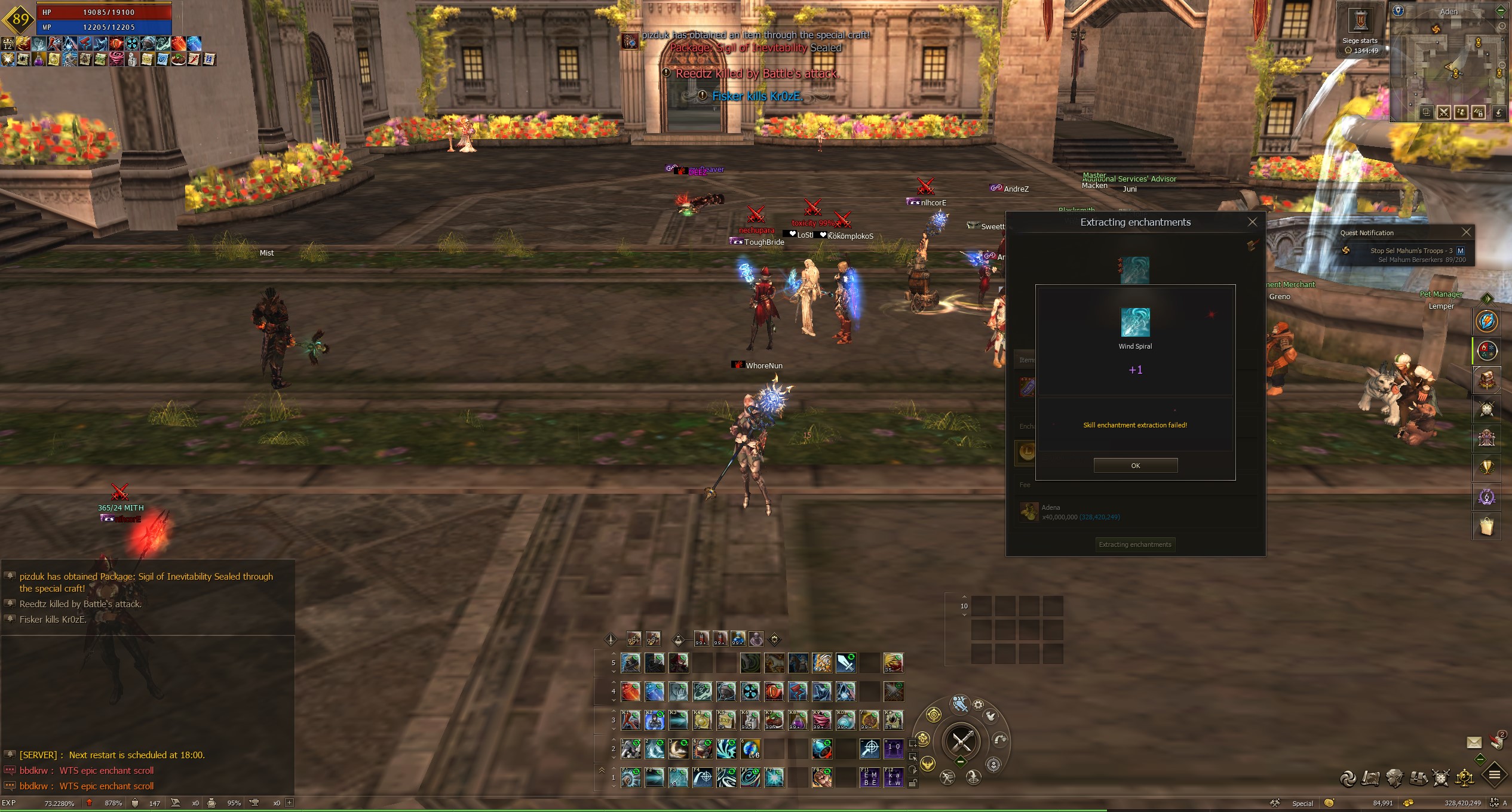Confirm the failed extraction with OK

[x=1135, y=466]
